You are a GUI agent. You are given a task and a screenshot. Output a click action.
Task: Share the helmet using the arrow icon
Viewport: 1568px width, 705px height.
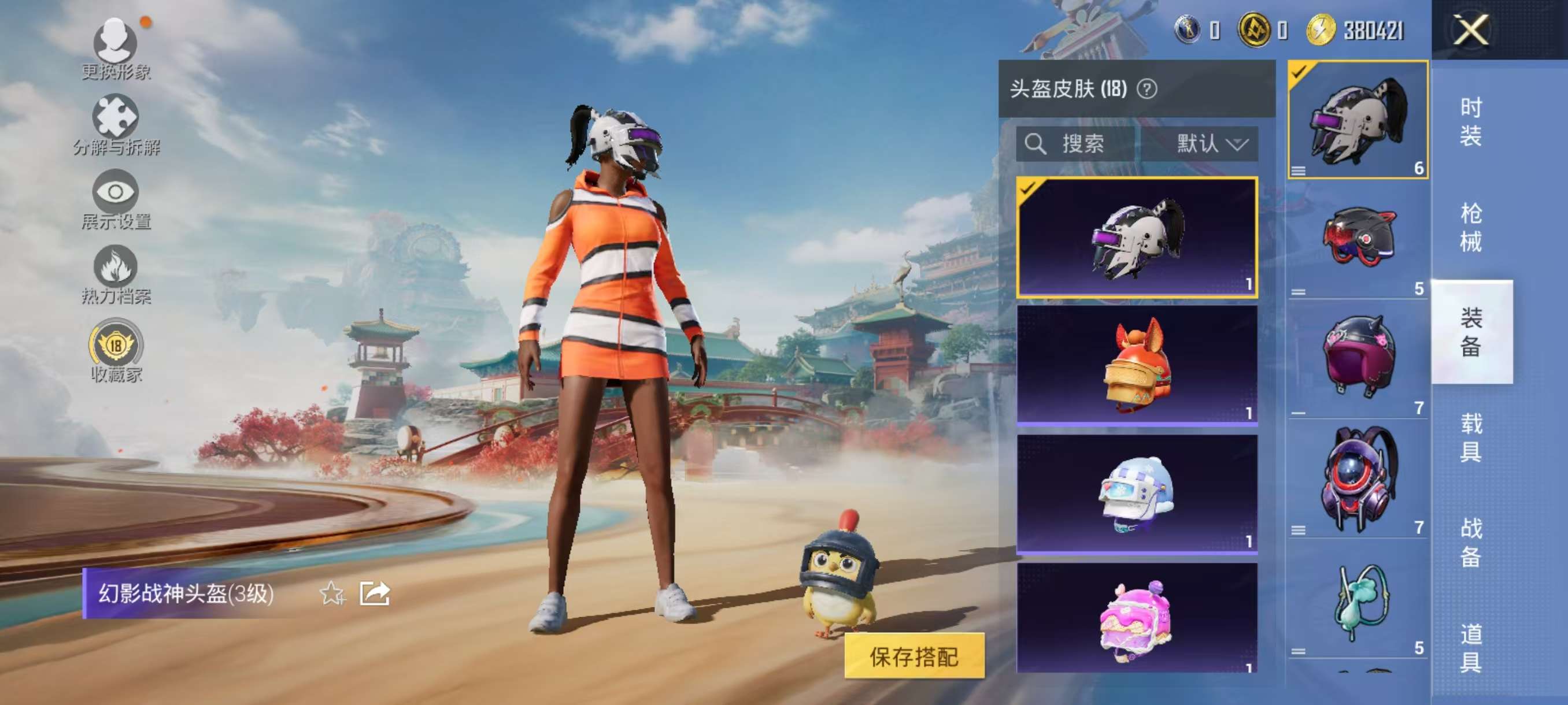(x=374, y=593)
